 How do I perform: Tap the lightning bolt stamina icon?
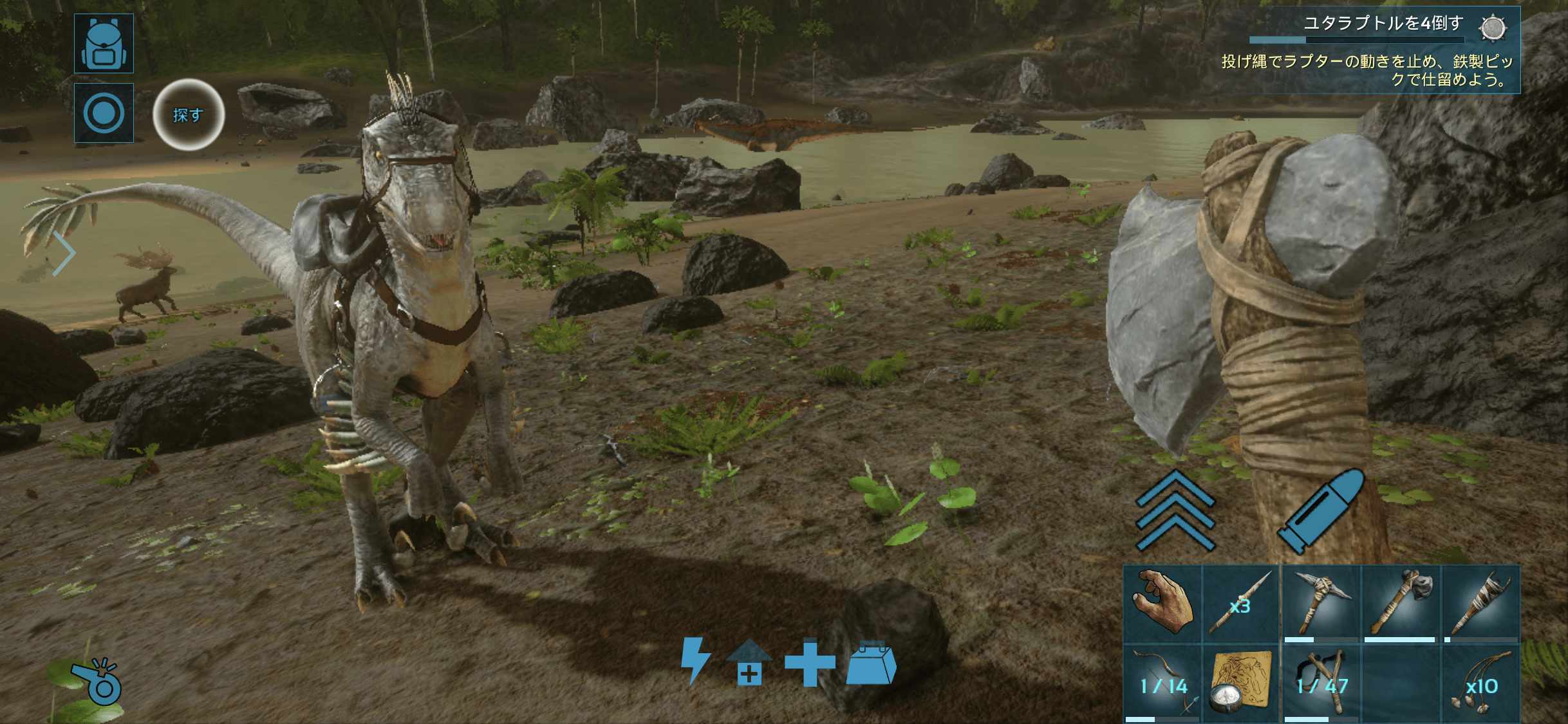click(695, 660)
